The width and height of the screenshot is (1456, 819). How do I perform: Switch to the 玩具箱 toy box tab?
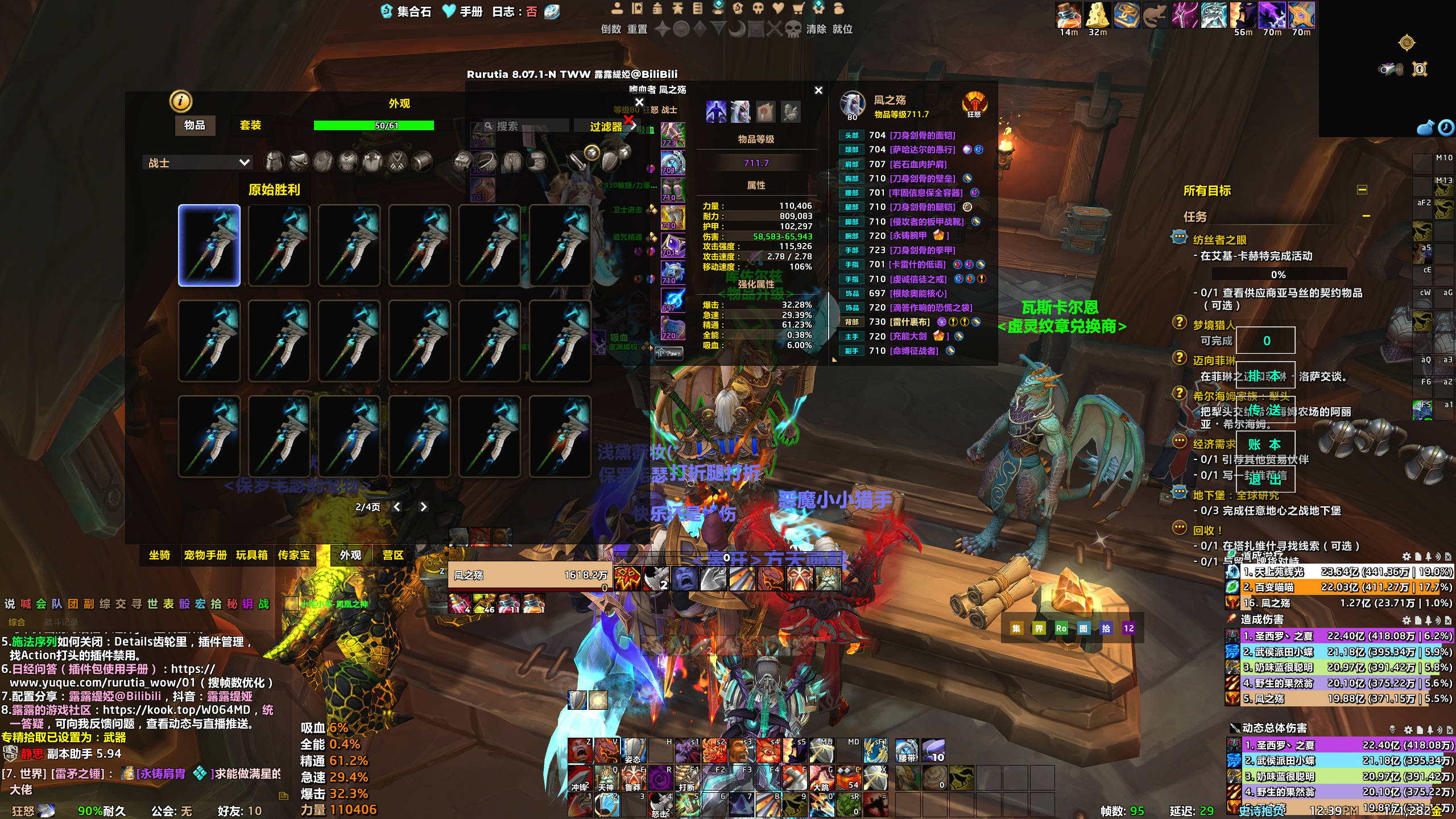[x=251, y=555]
